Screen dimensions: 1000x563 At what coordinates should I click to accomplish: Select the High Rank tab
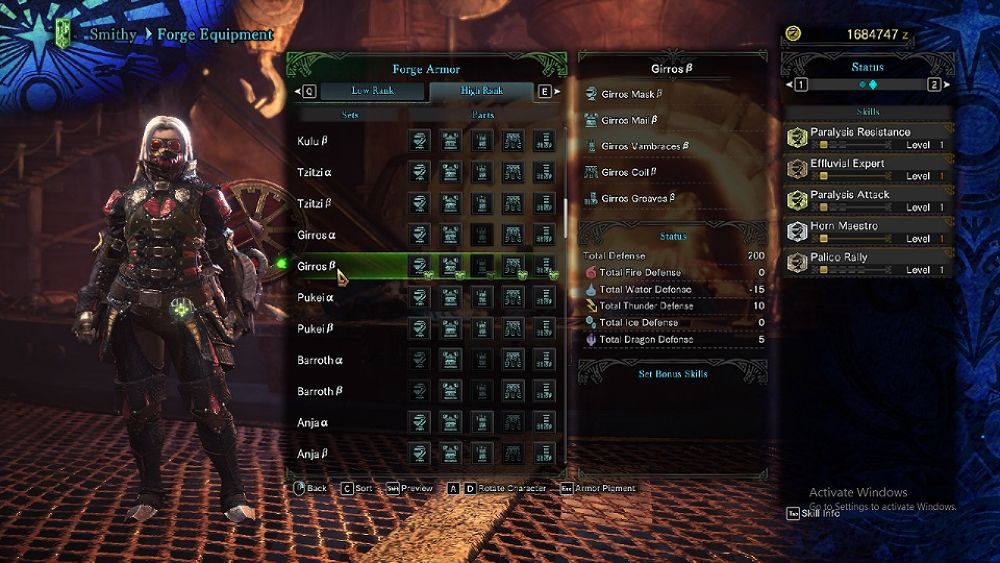481,91
